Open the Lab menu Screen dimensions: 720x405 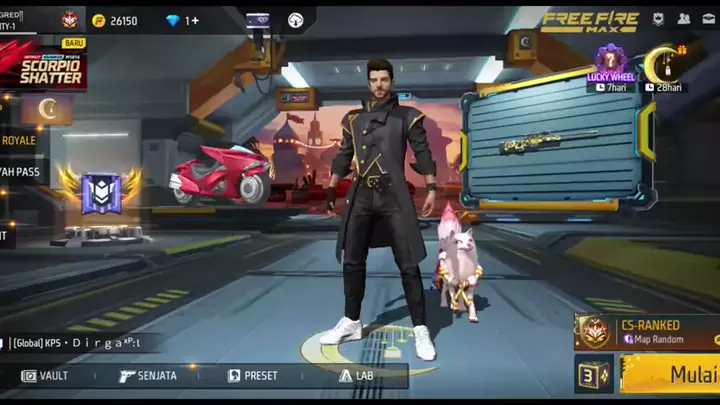pos(357,376)
